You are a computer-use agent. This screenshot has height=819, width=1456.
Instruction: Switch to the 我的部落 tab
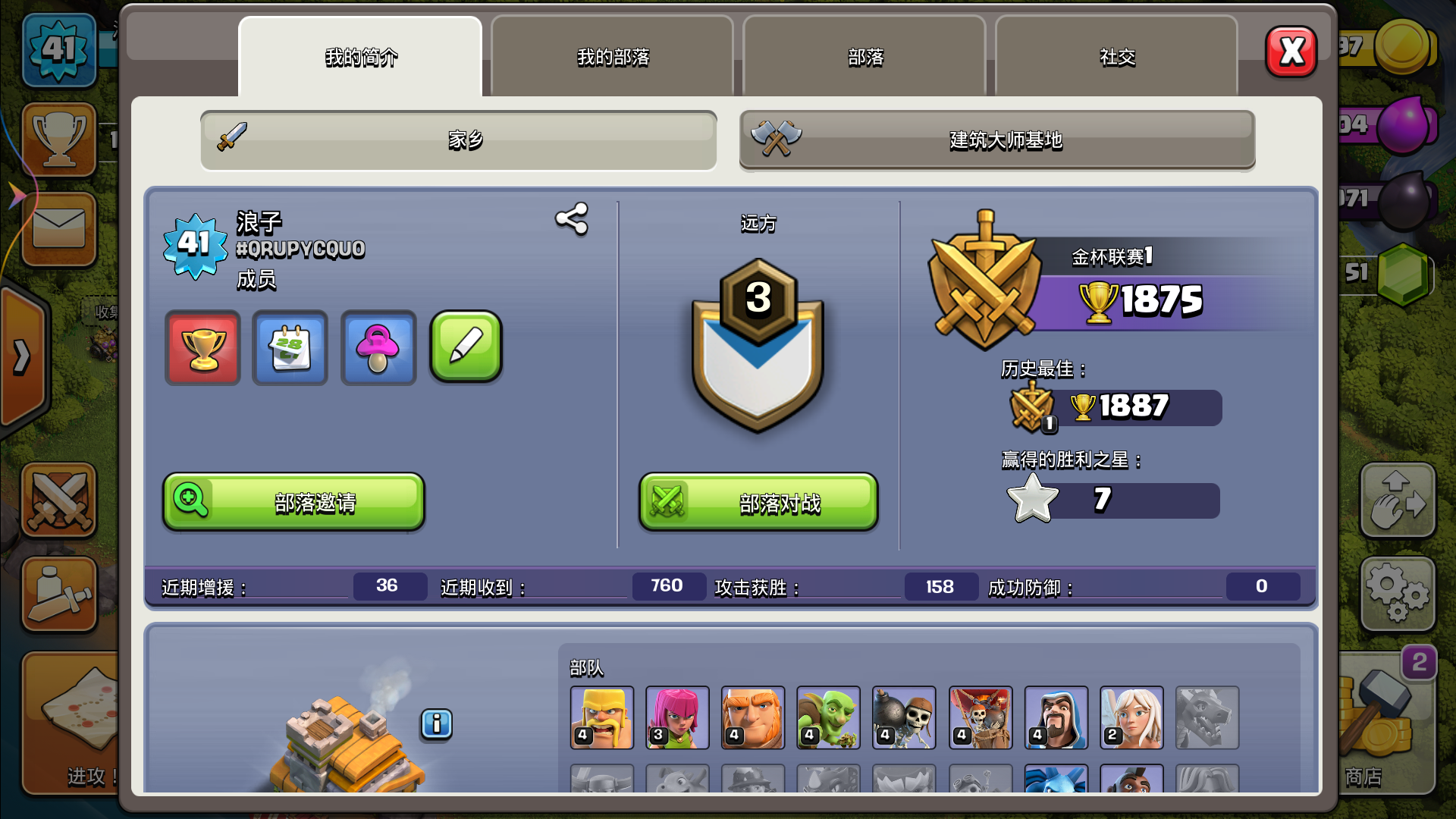click(x=611, y=57)
